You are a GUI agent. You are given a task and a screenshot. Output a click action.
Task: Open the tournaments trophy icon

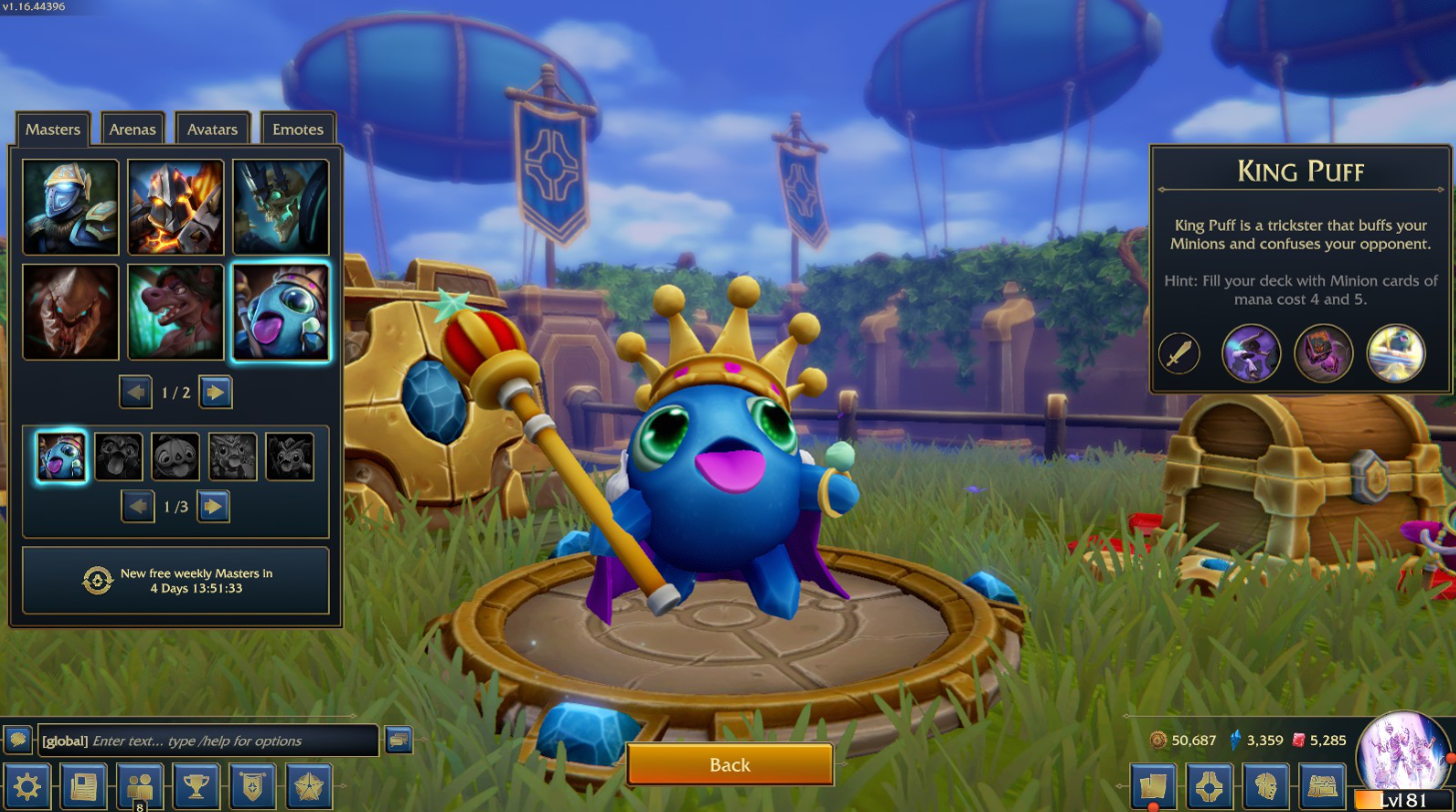[196, 787]
